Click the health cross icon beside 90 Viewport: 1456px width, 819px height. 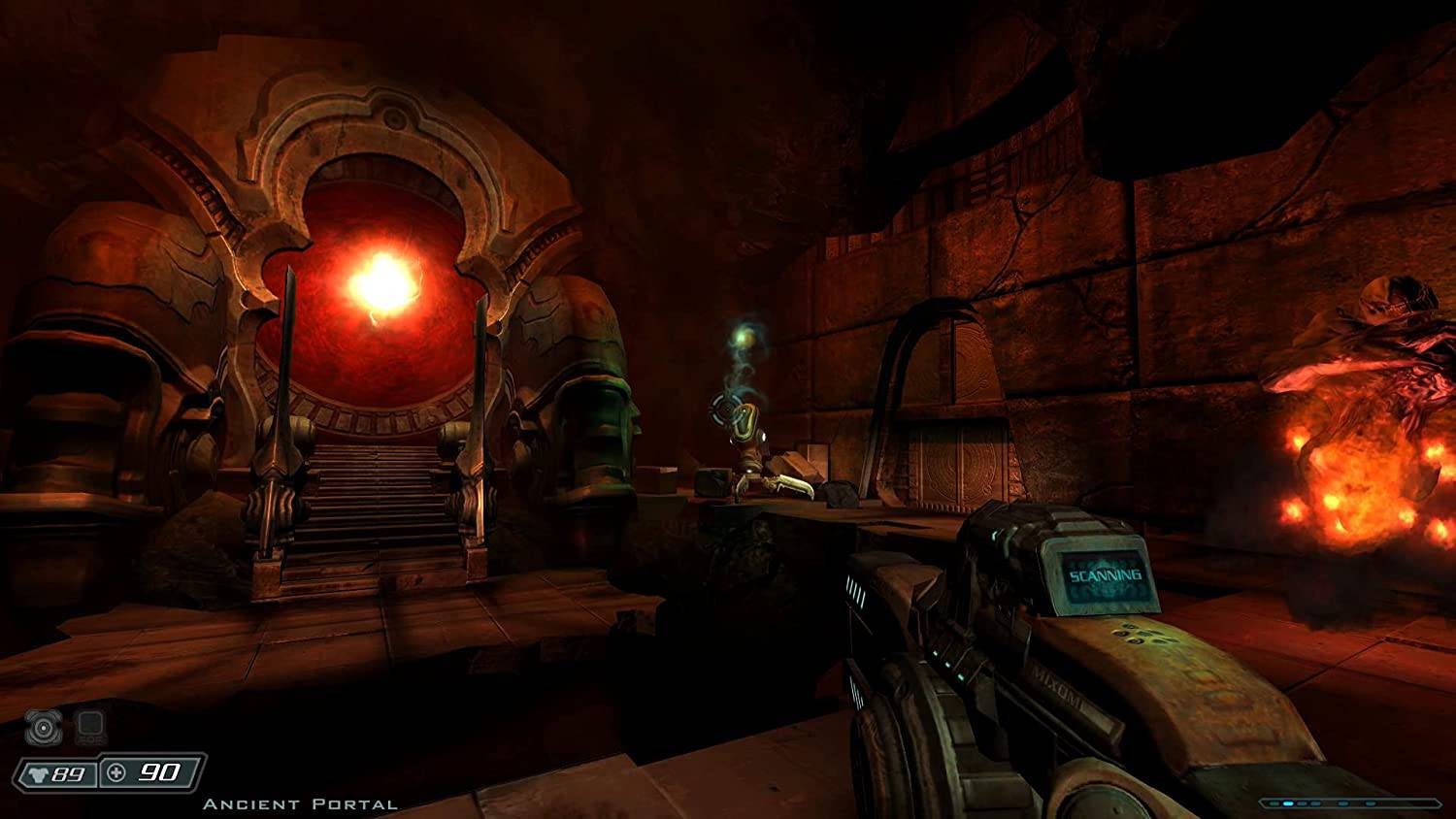click(x=116, y=772)
